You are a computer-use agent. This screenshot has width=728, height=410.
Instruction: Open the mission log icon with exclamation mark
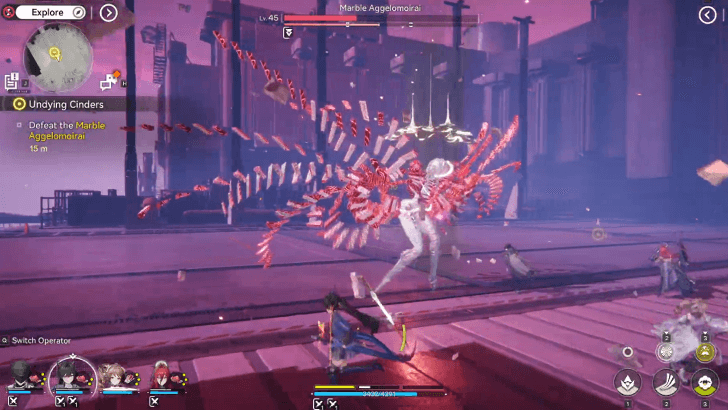point(11,81)
